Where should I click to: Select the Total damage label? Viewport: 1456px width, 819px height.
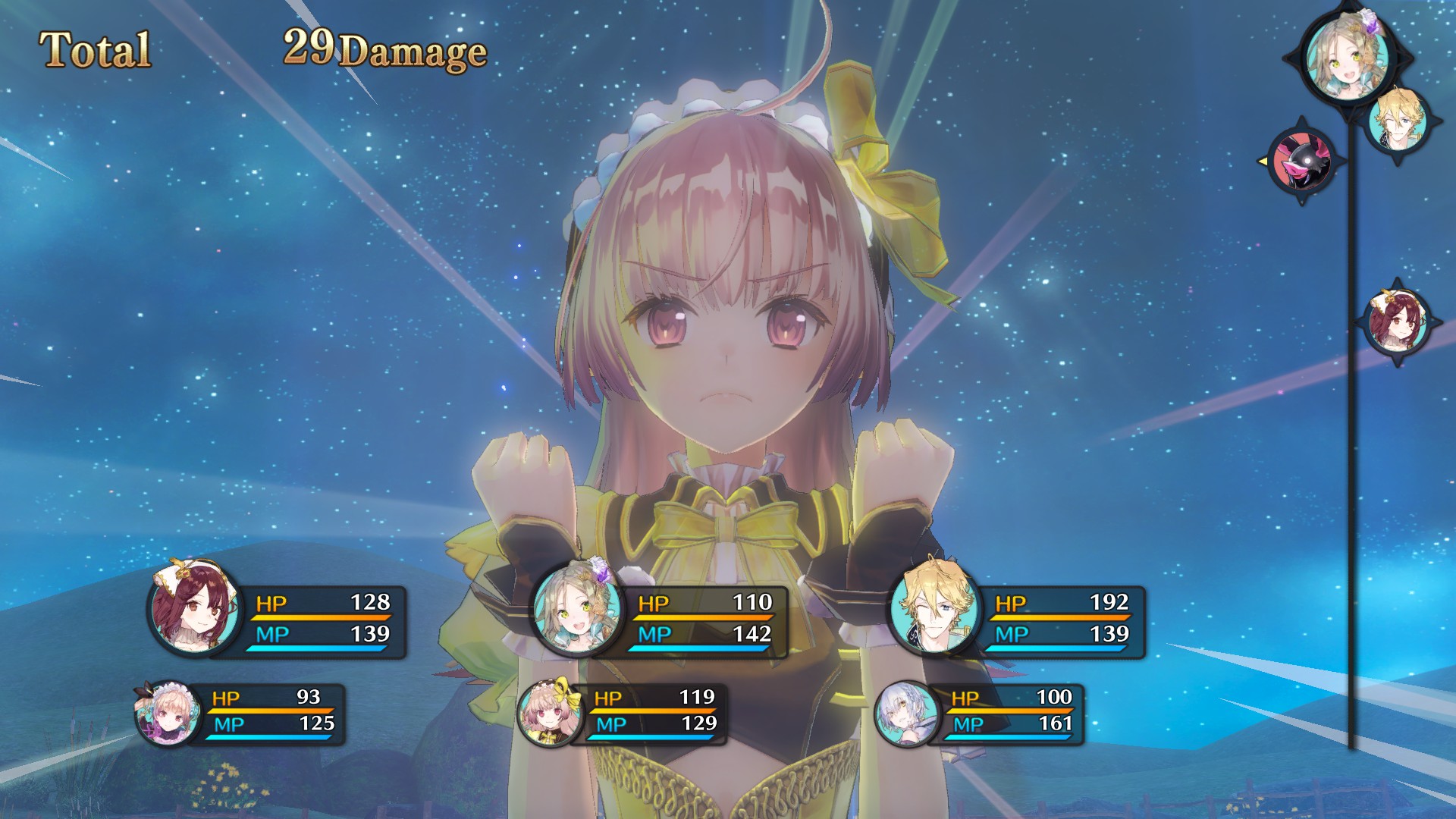[x=94, y=48]
